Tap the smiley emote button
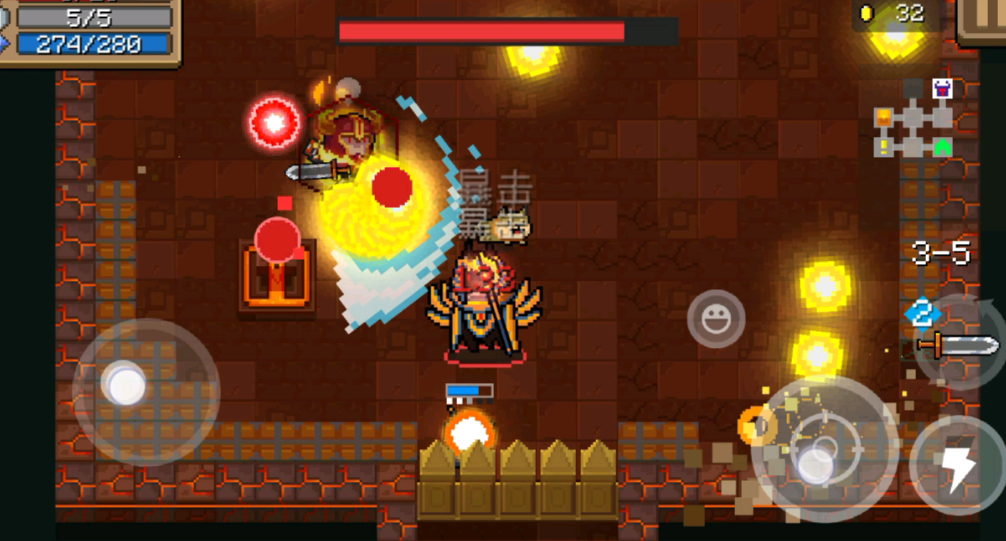This screenshot has width=1006, height=541. 716,320
